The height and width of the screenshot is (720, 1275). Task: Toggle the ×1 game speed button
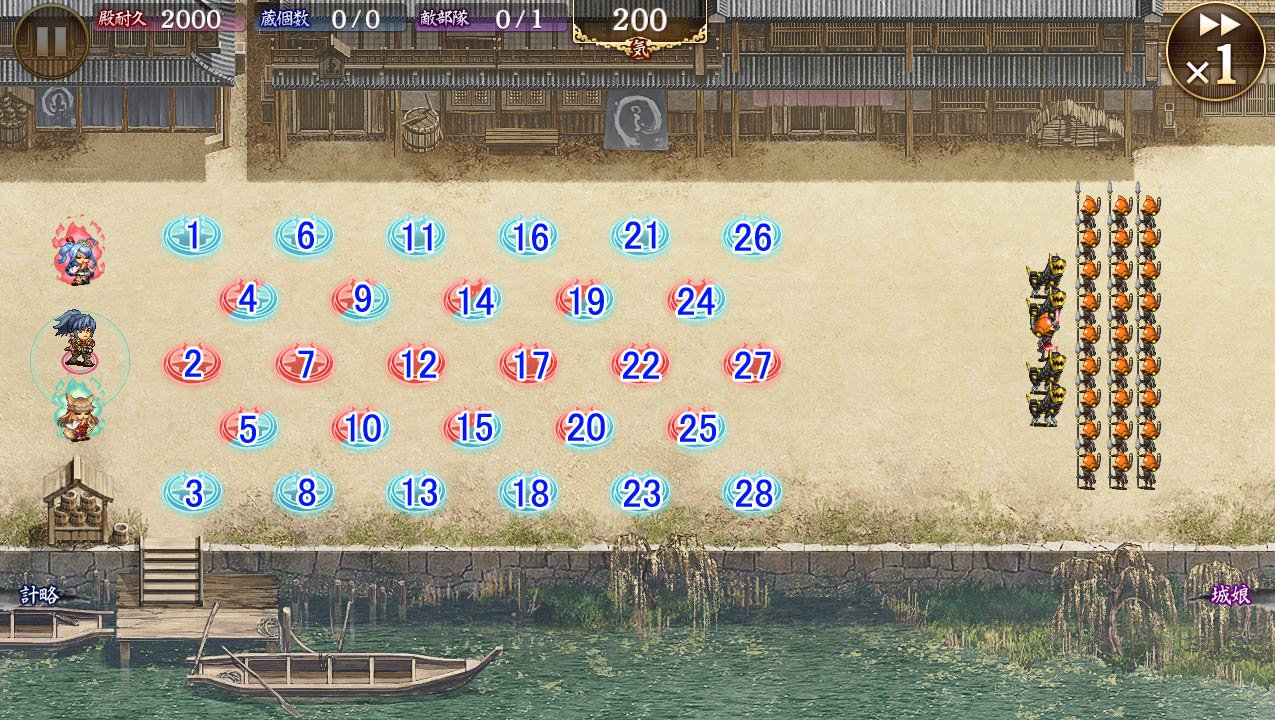pos(1214,51)
